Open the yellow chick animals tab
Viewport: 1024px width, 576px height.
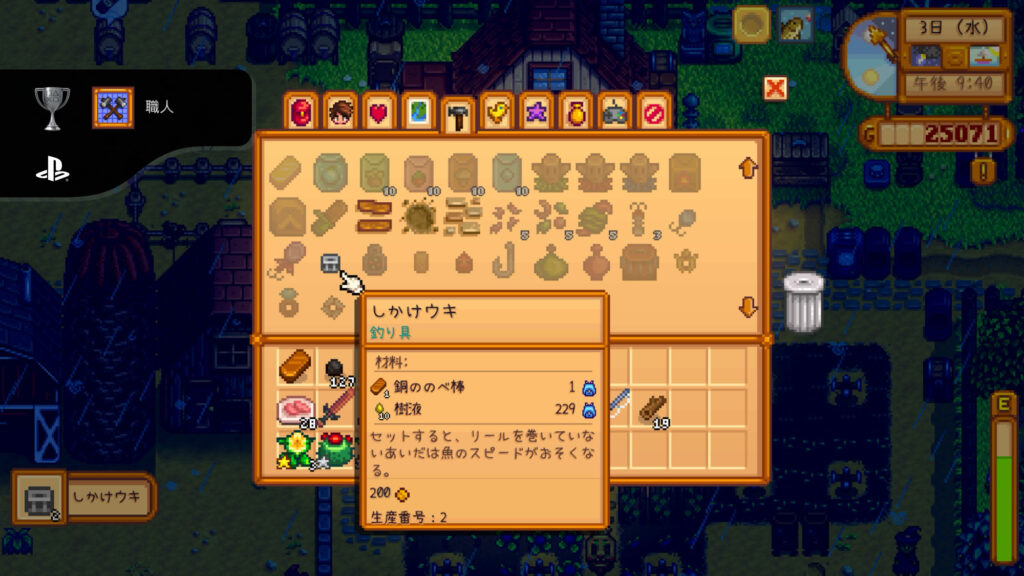(496, 113)
